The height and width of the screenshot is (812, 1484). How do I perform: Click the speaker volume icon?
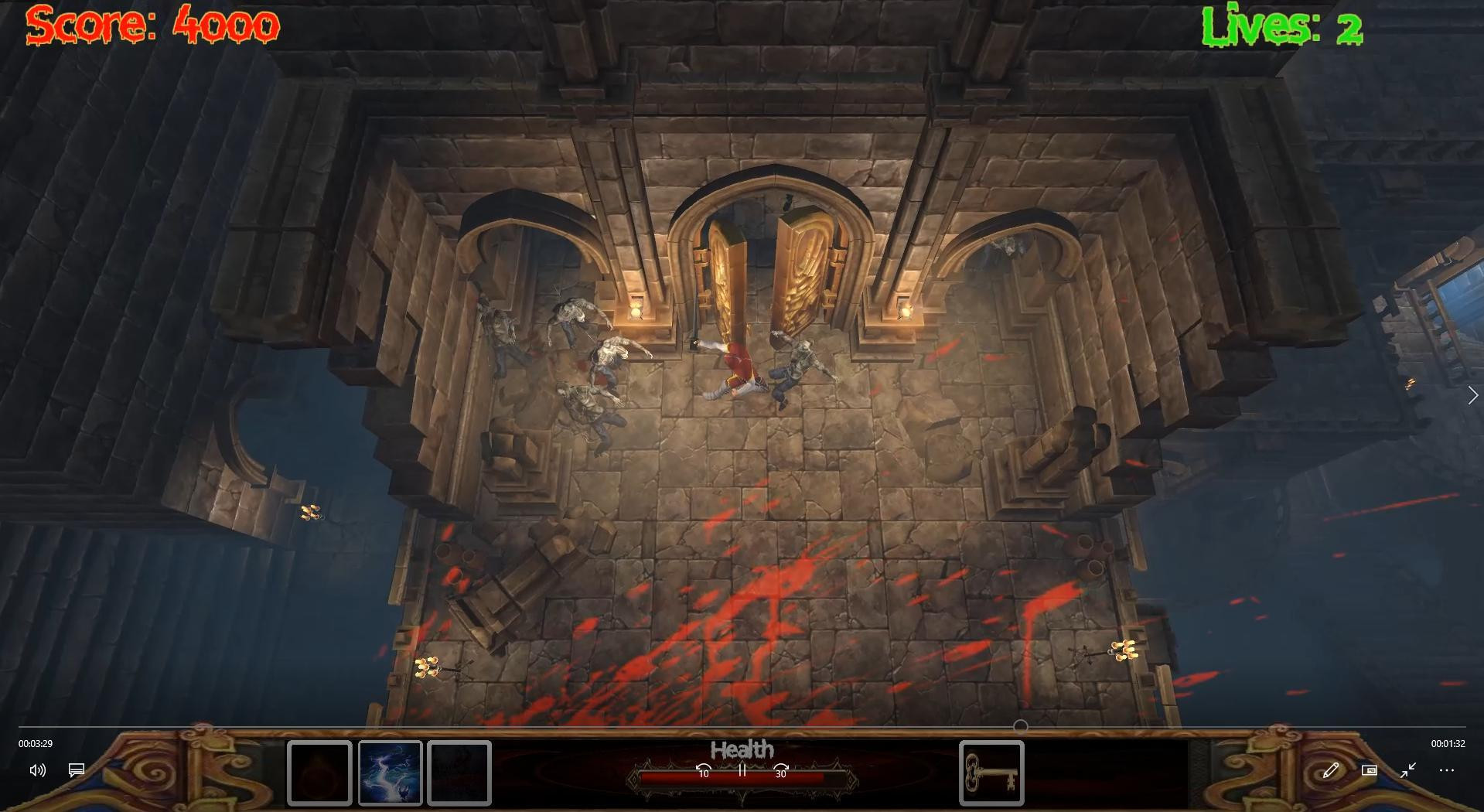37,770
